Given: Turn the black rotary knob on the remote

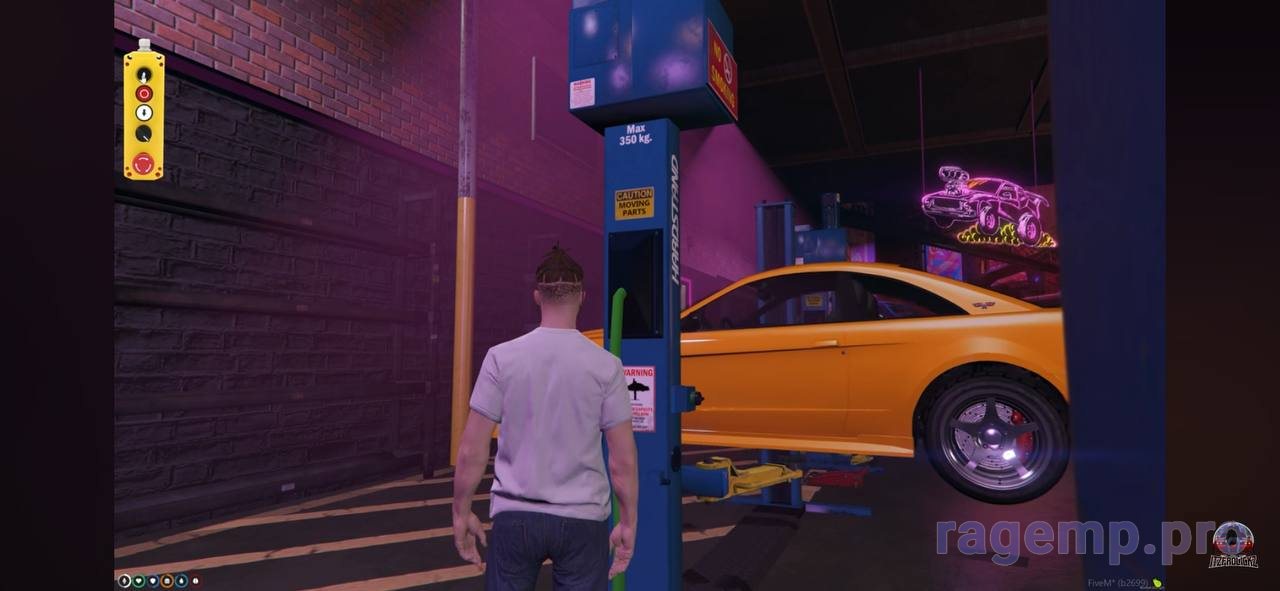Looking at the screenshot, I should tap(143, 133).
